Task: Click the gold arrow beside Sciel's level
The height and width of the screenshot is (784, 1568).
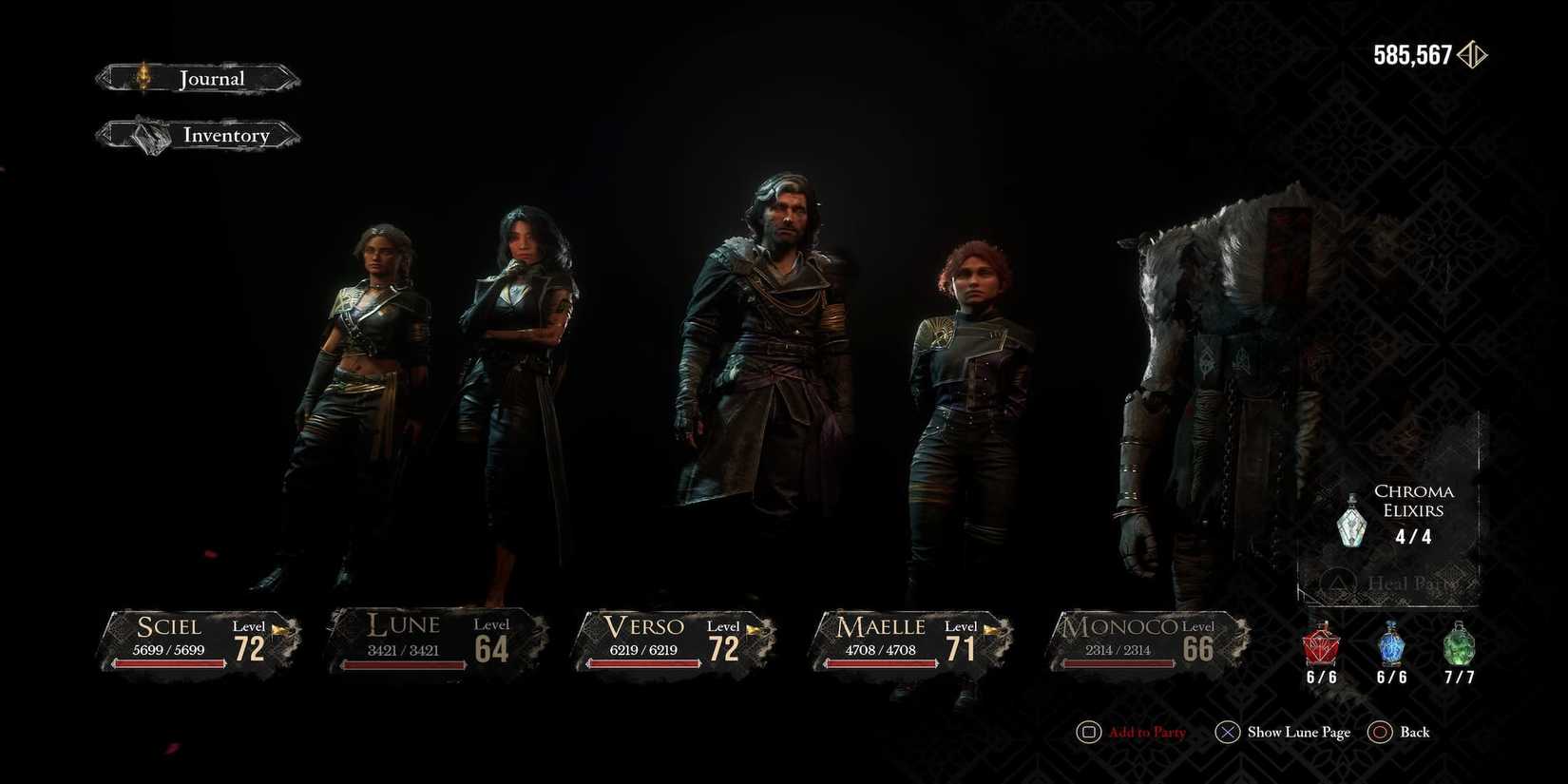Action: pos(276,629)
